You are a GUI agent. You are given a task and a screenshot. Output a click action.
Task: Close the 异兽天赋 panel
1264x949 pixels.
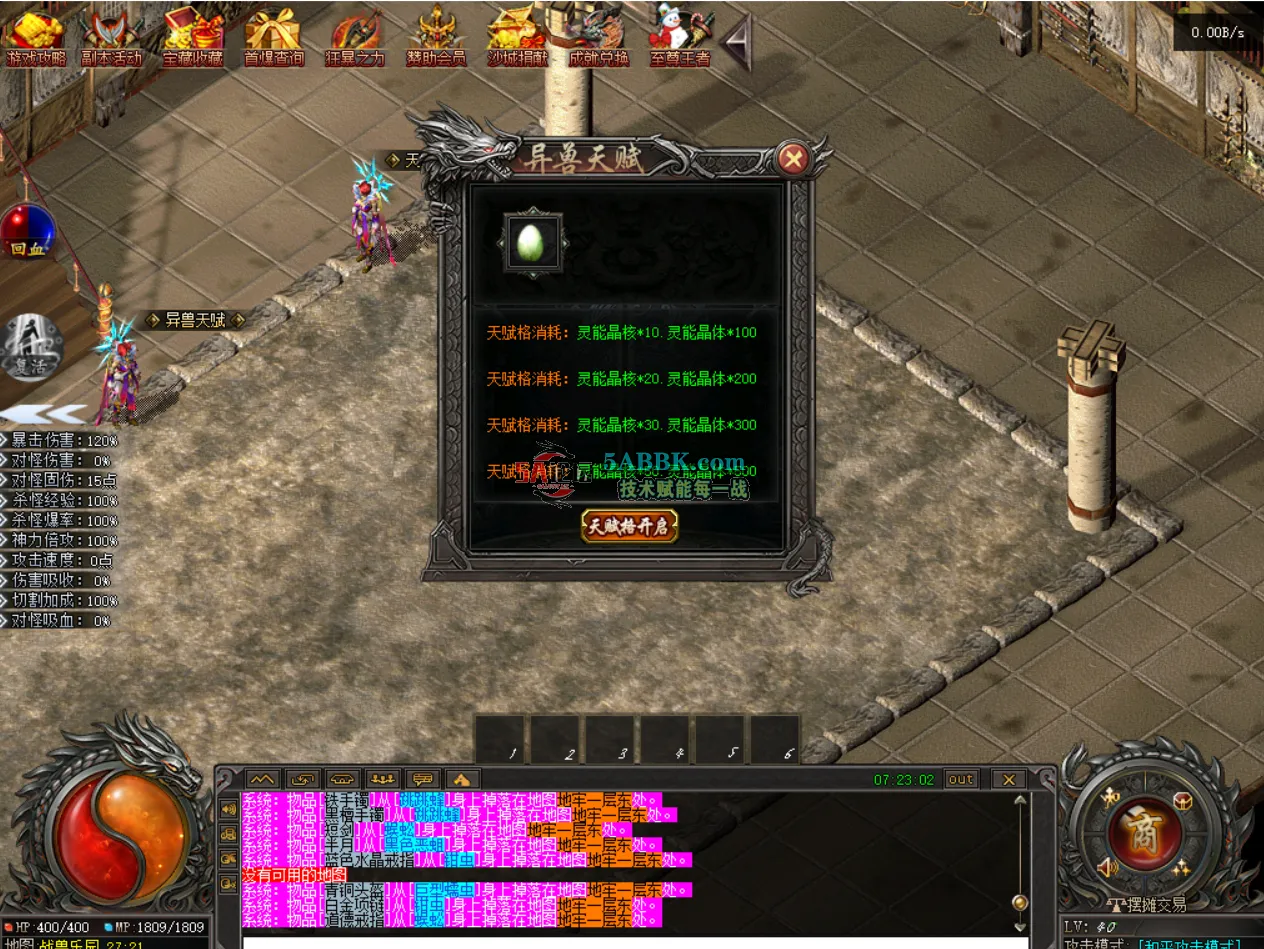(793, 158)
